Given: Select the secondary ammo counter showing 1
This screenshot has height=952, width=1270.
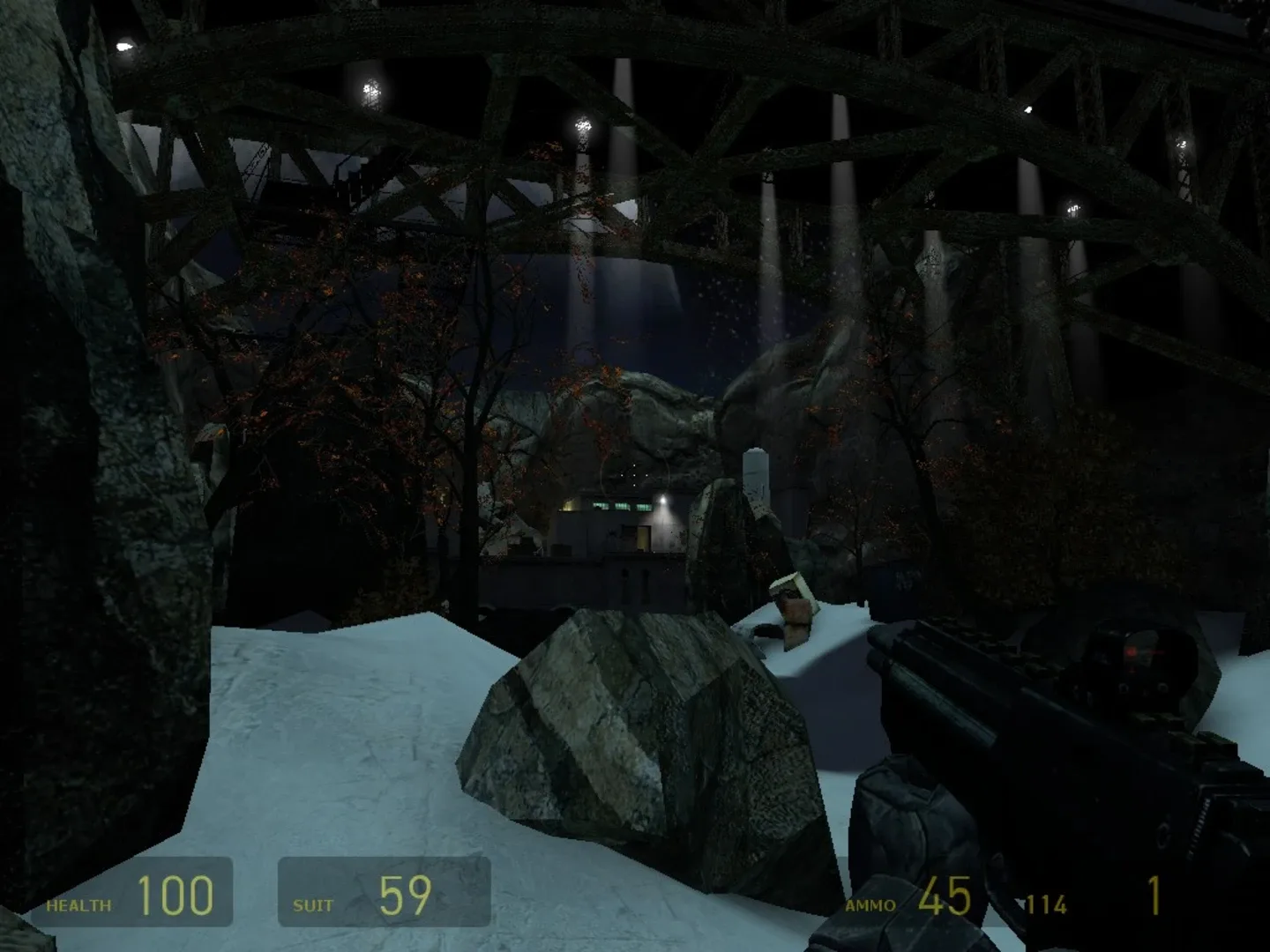Looking at the screenshot, I should [x=1155, y=896].
